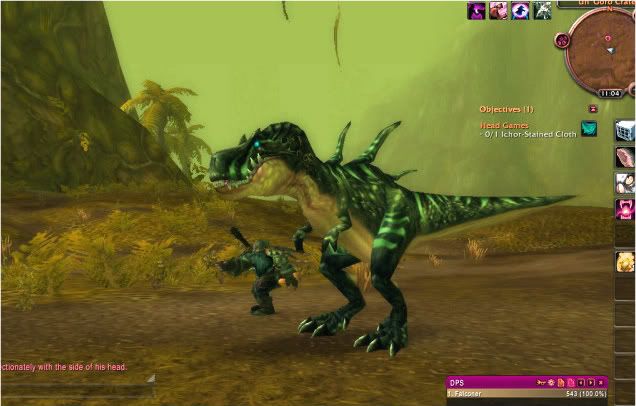Use the golden item action slot
Image resolution: width=636 pixels, height=406 pixels.
click(x=625, y=262)
